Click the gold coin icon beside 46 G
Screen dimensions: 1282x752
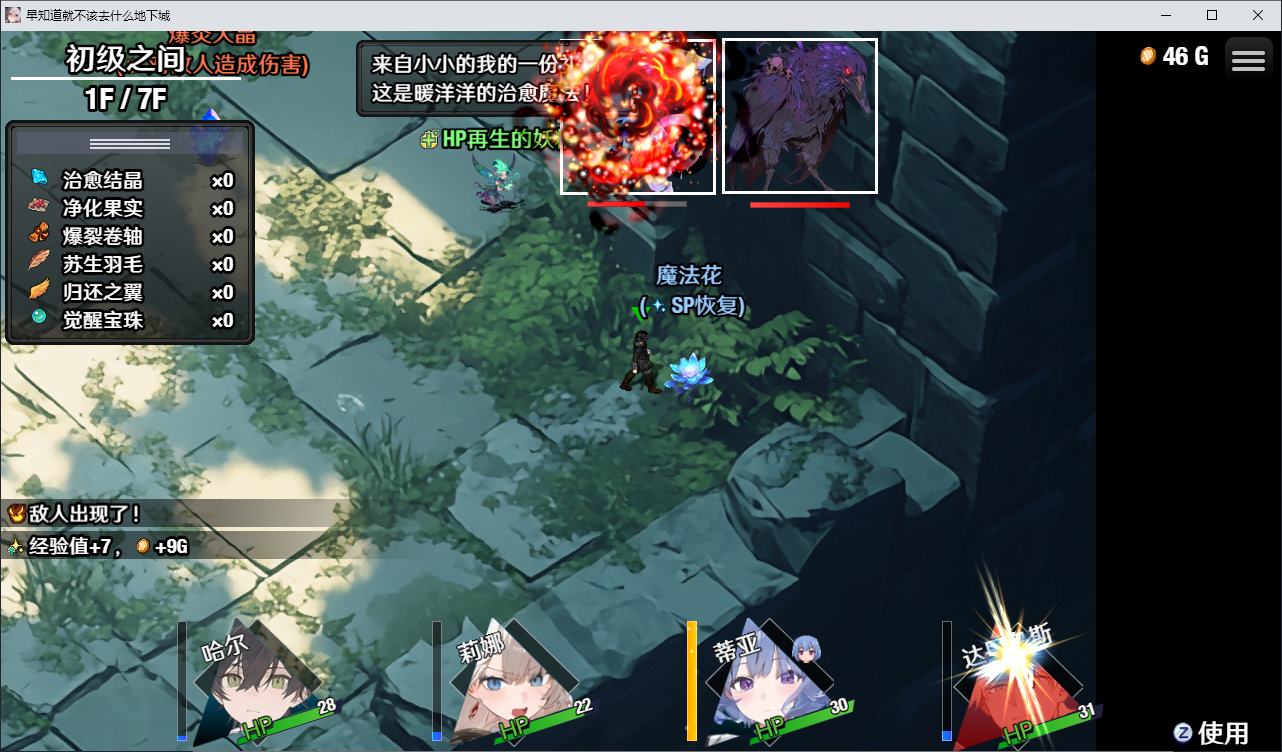[1148, 58]
